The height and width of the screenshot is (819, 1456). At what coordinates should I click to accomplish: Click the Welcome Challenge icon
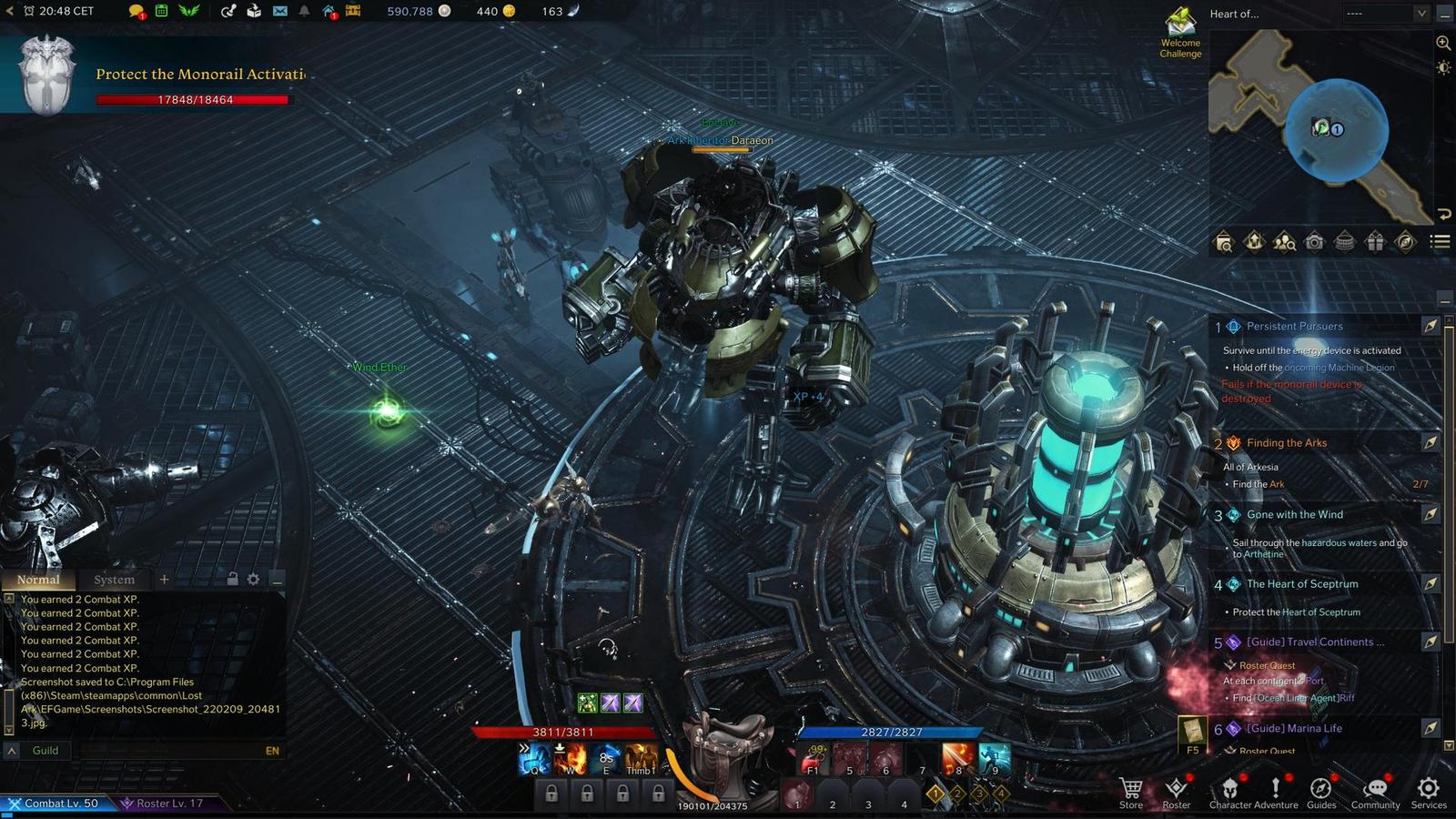(1180, 32)
